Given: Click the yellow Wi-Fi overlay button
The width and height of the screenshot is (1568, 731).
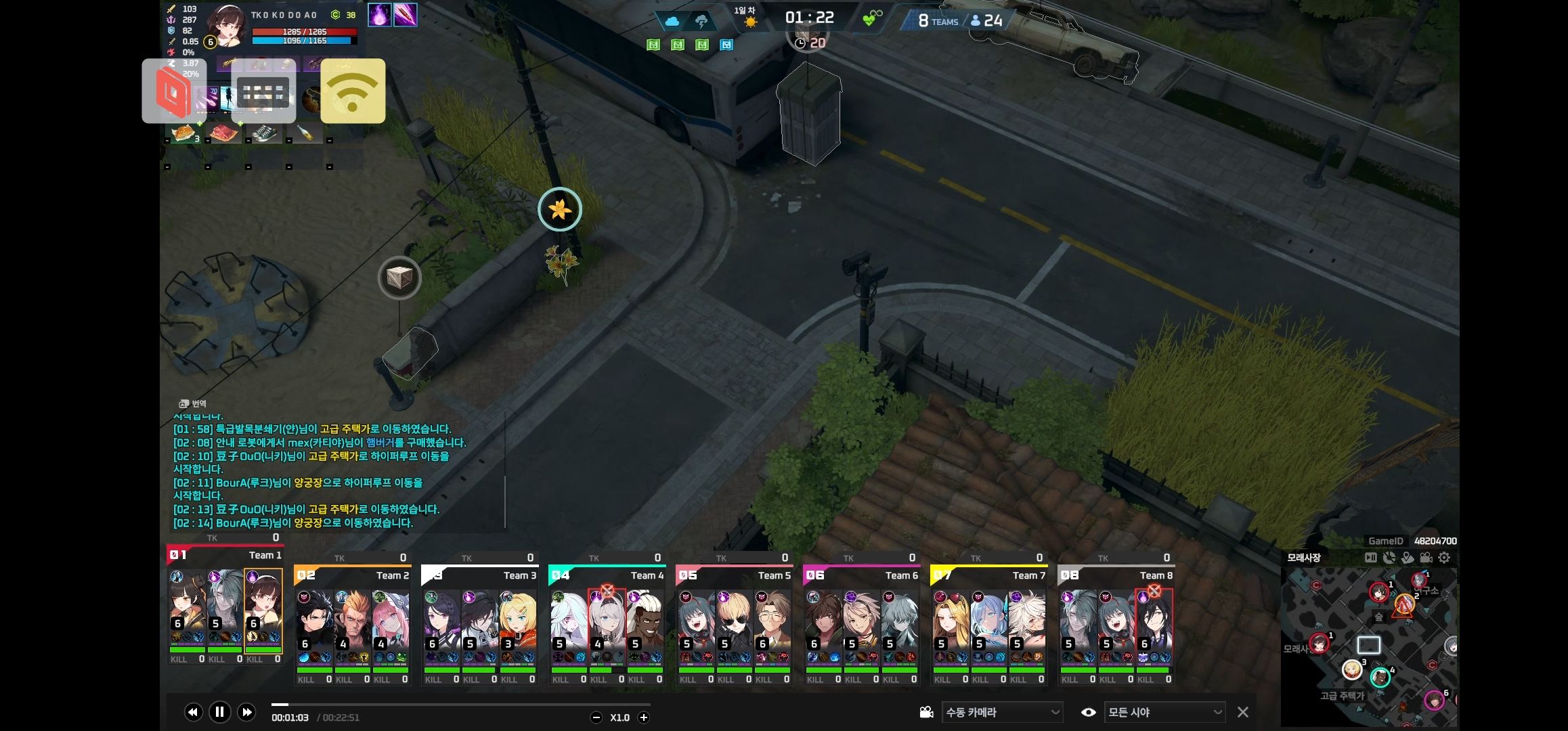Looking at the screenshot, I should 353,91.
